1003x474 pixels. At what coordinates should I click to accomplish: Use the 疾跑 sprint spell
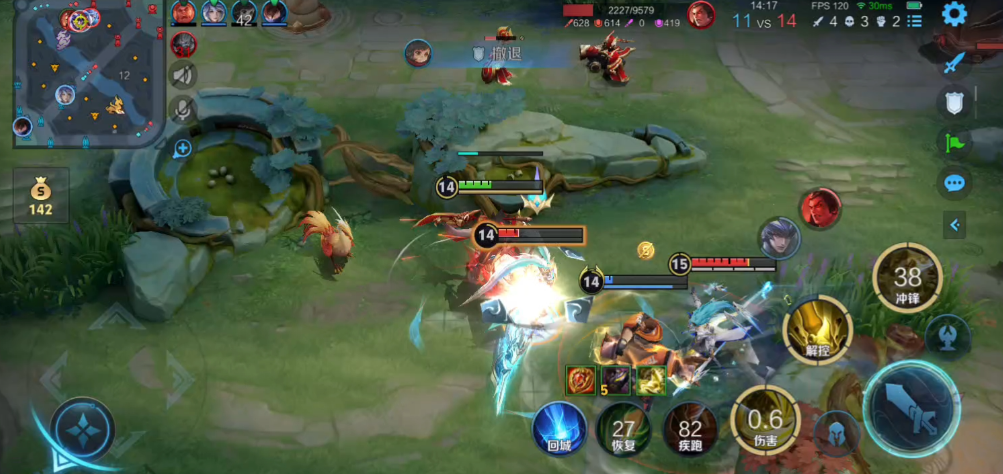(690, 429)
